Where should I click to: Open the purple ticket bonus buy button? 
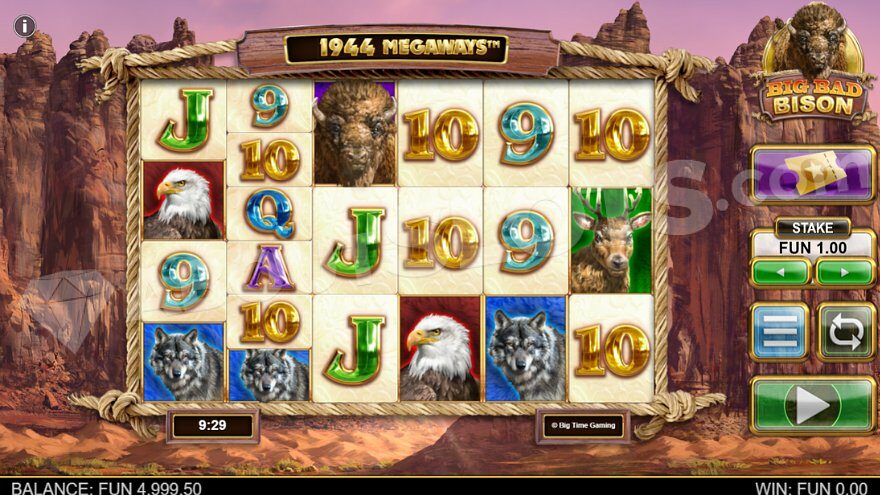tap(812, 174)
